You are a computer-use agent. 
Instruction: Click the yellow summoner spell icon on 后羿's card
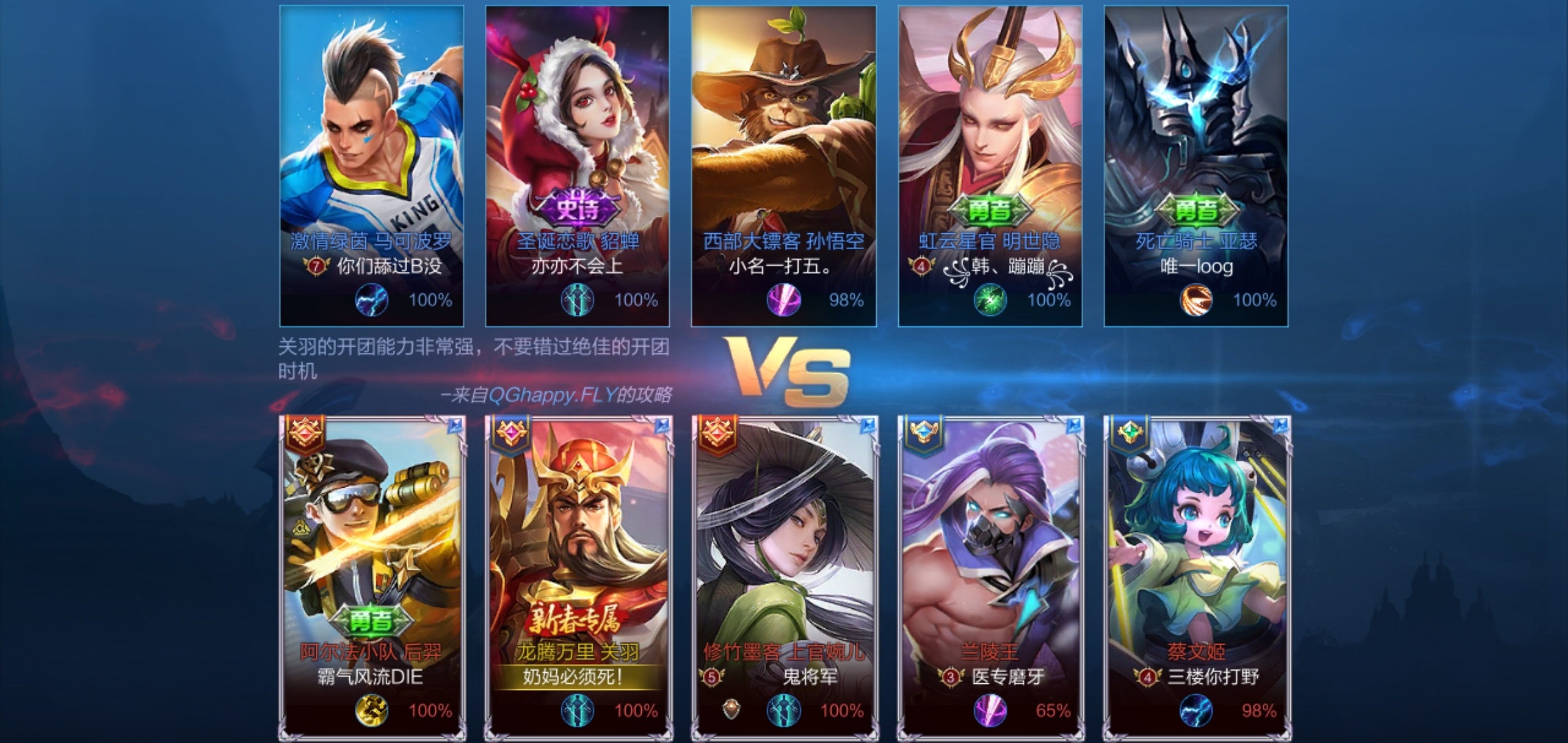[371, 711]
